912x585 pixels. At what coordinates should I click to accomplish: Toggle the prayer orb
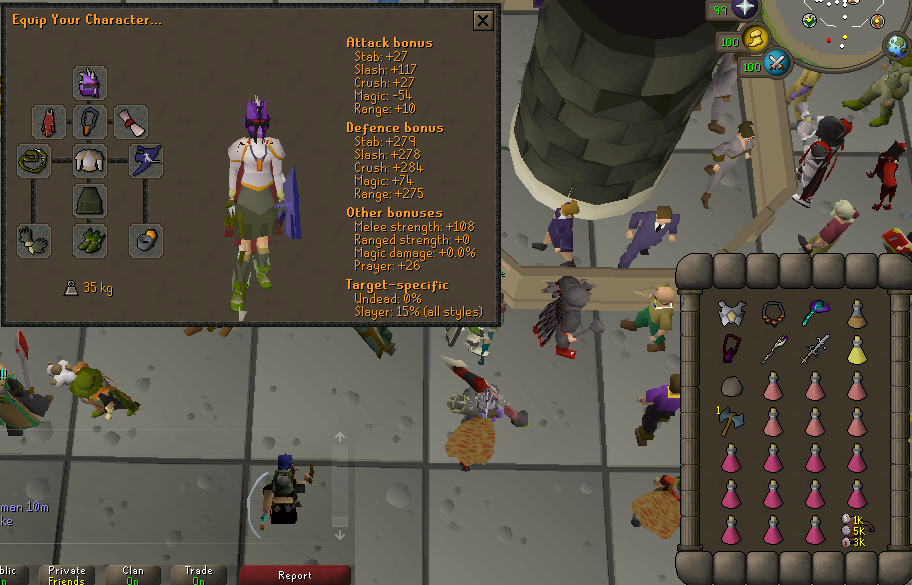pyautogui.click(x=746, y=9)
